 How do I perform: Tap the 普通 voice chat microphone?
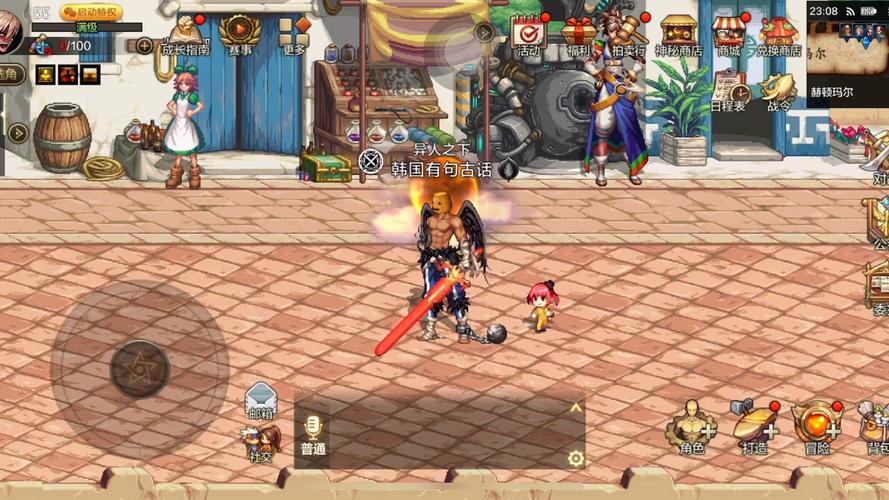click(313, 435)
